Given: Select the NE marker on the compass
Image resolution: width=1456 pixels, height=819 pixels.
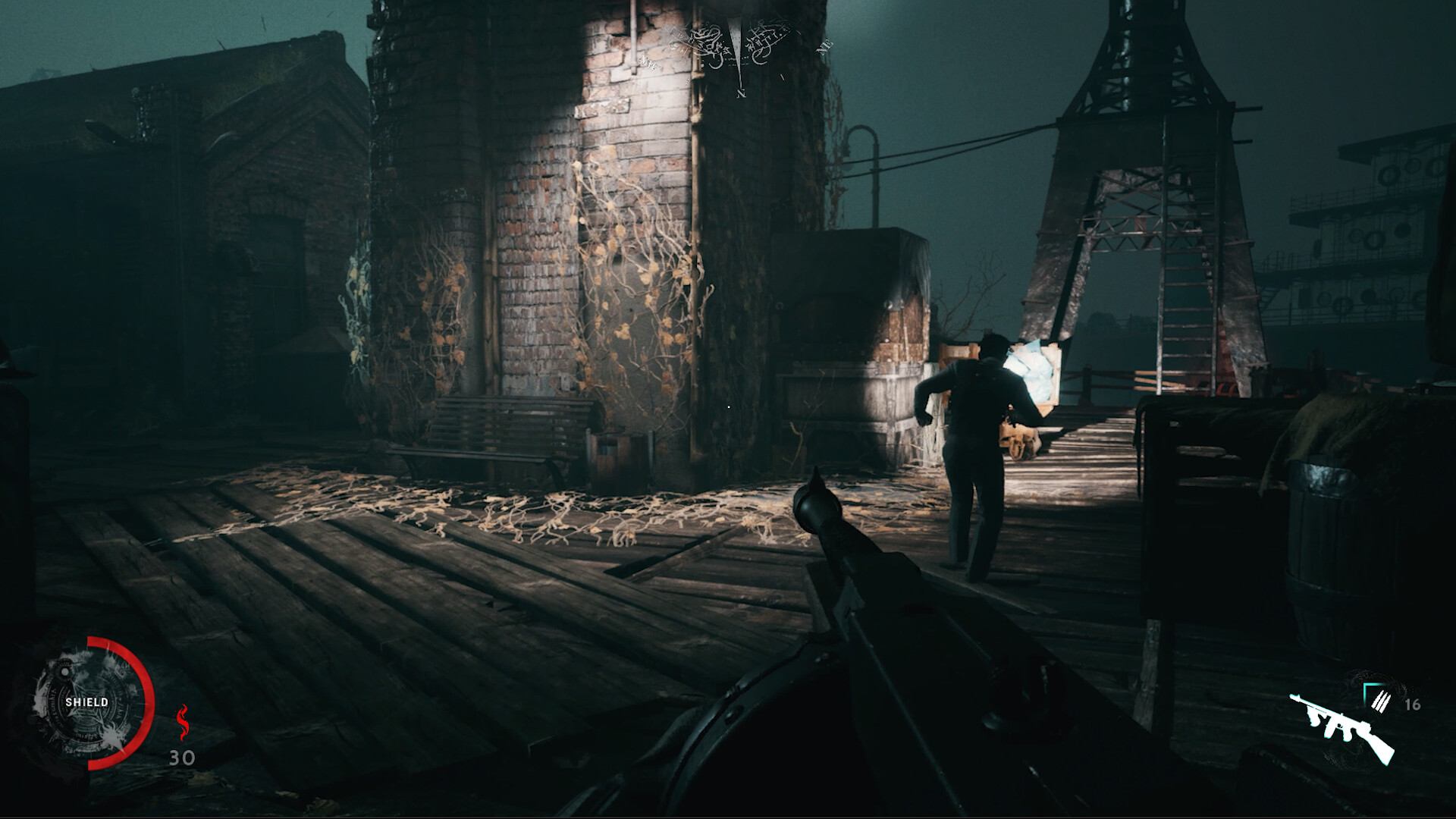Looking at the screenshot, I should point(827,47).
